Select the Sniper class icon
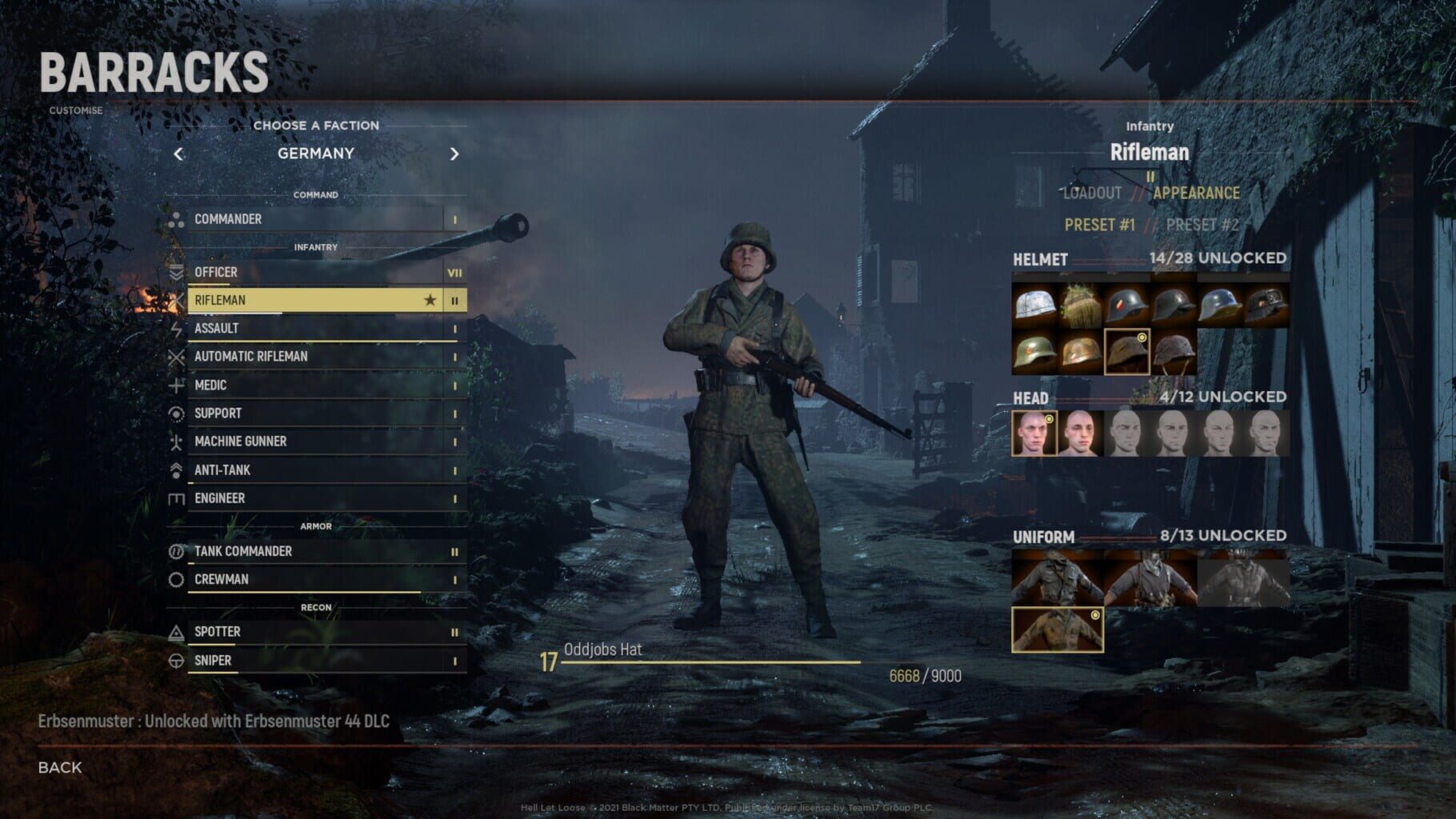This screenshot has width=1456, height=819. coord(178,660)
